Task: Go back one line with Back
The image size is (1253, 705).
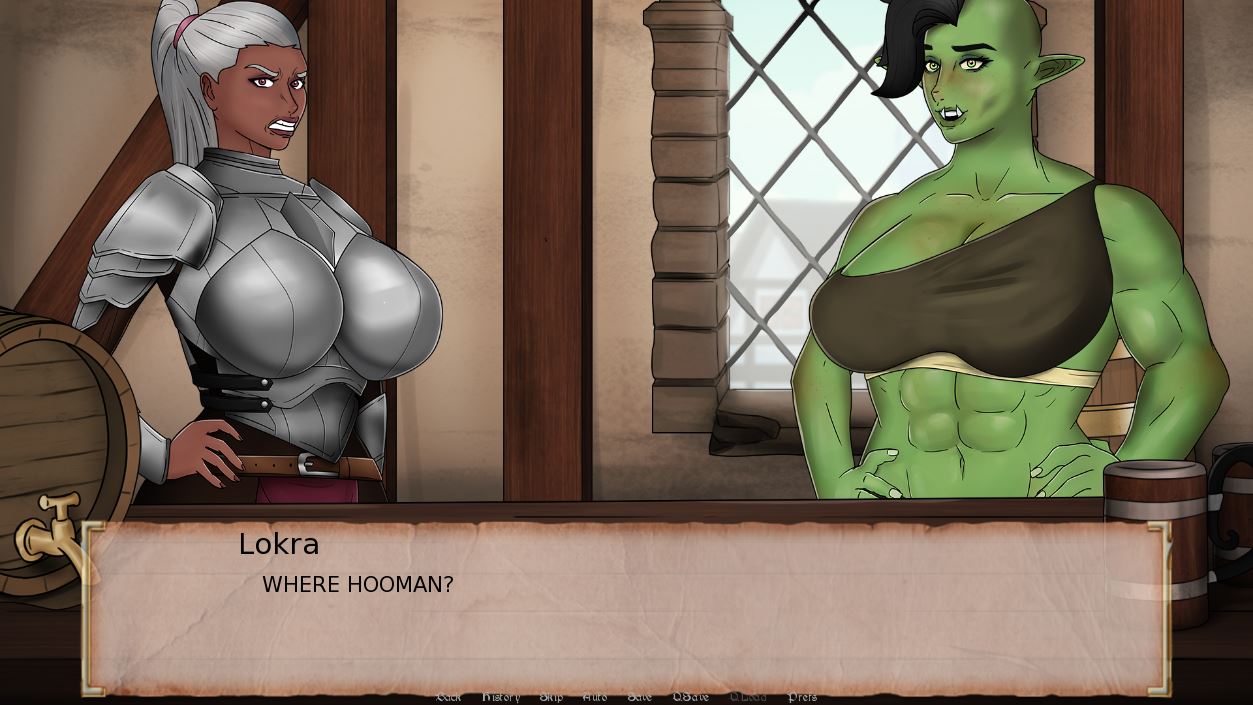Action: (449, 697)
